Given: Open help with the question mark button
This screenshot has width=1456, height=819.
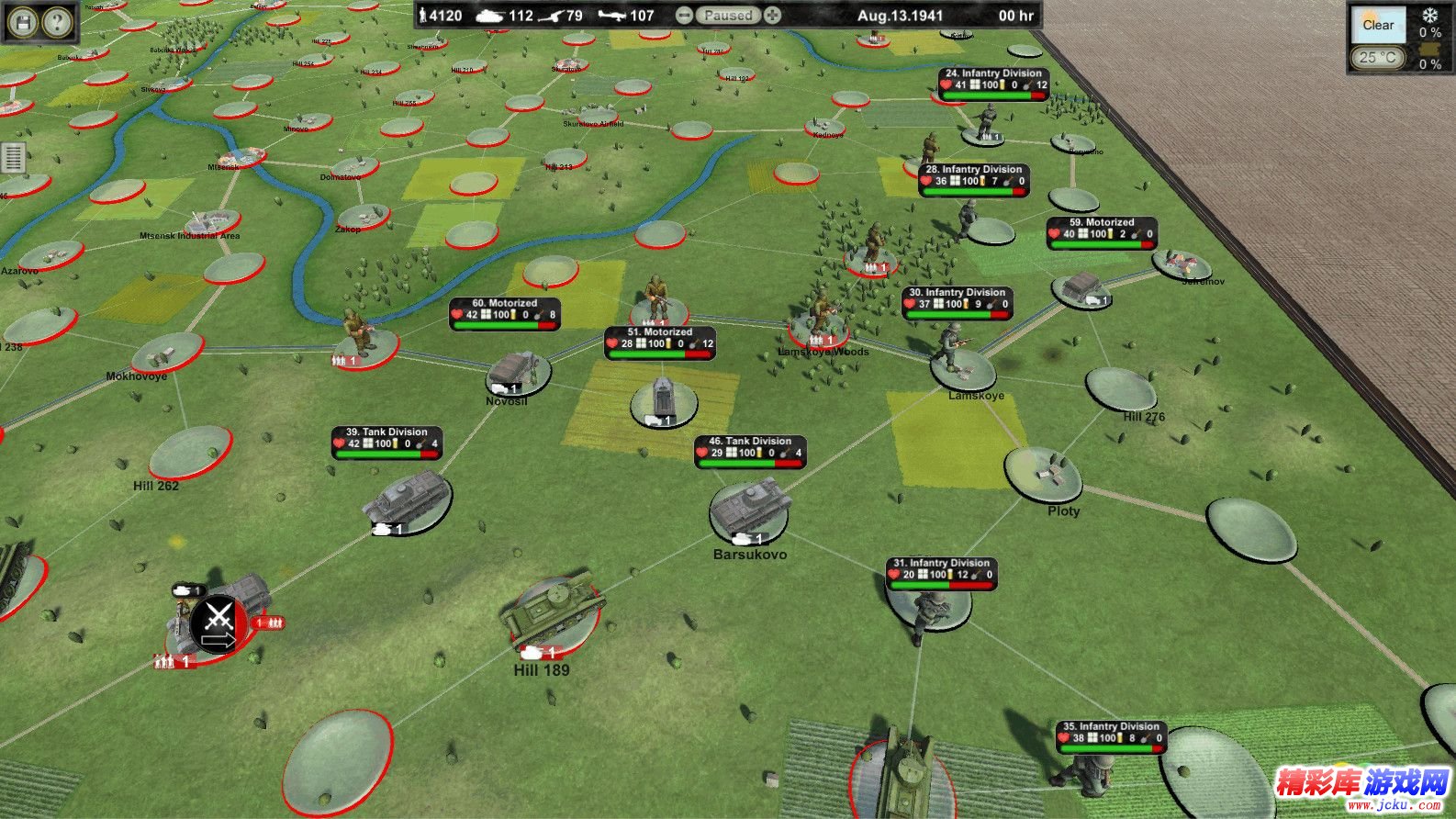Looking at the screenshot, I should click(x=57, y=22).
